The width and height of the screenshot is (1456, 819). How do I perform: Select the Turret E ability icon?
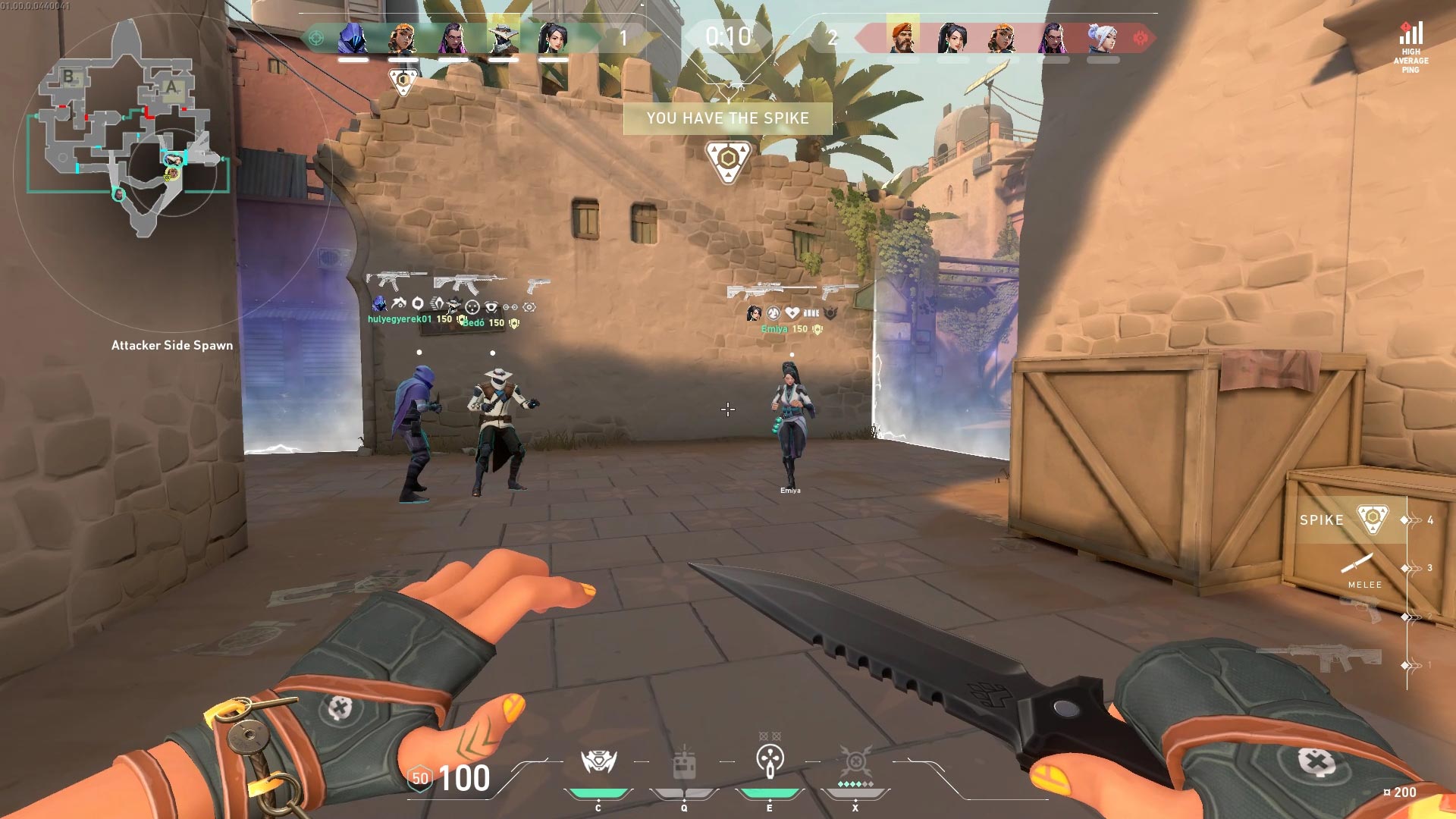[x=770, y=761]
